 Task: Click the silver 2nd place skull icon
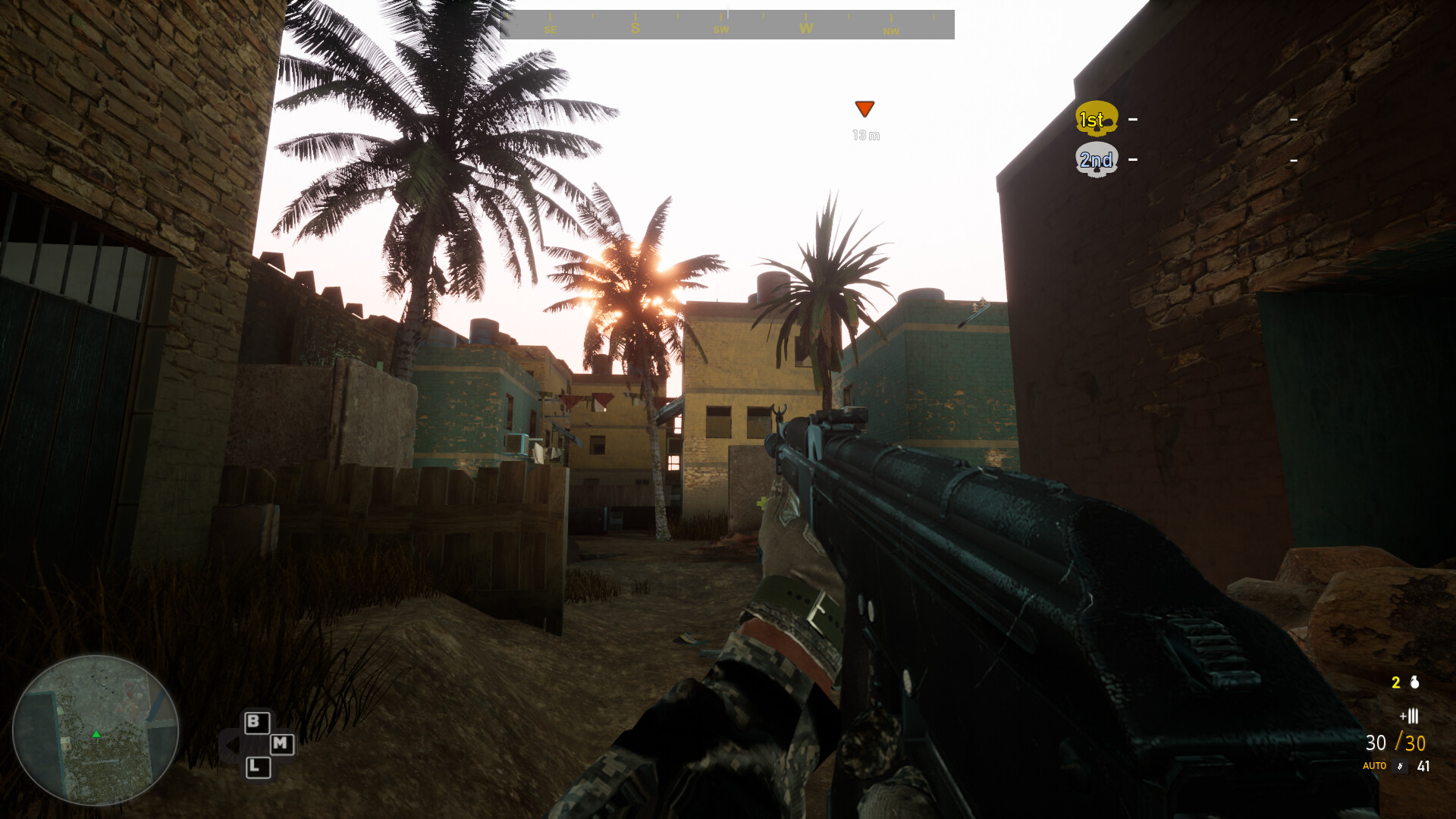1097,159
